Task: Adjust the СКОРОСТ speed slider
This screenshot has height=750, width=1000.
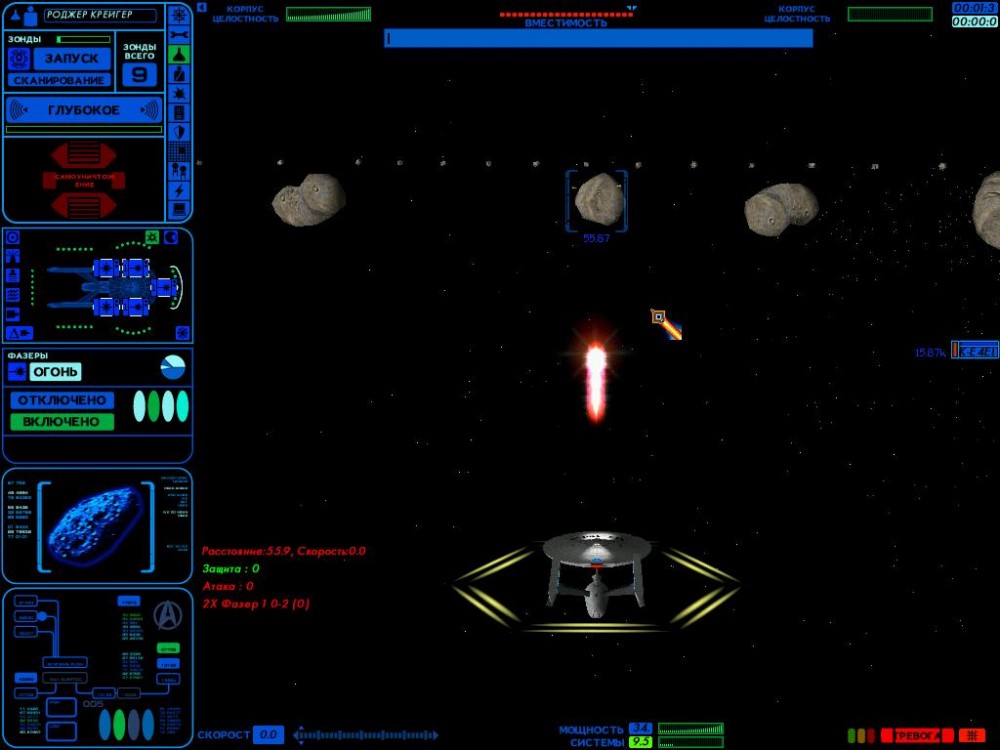Action: coord(365,736)
